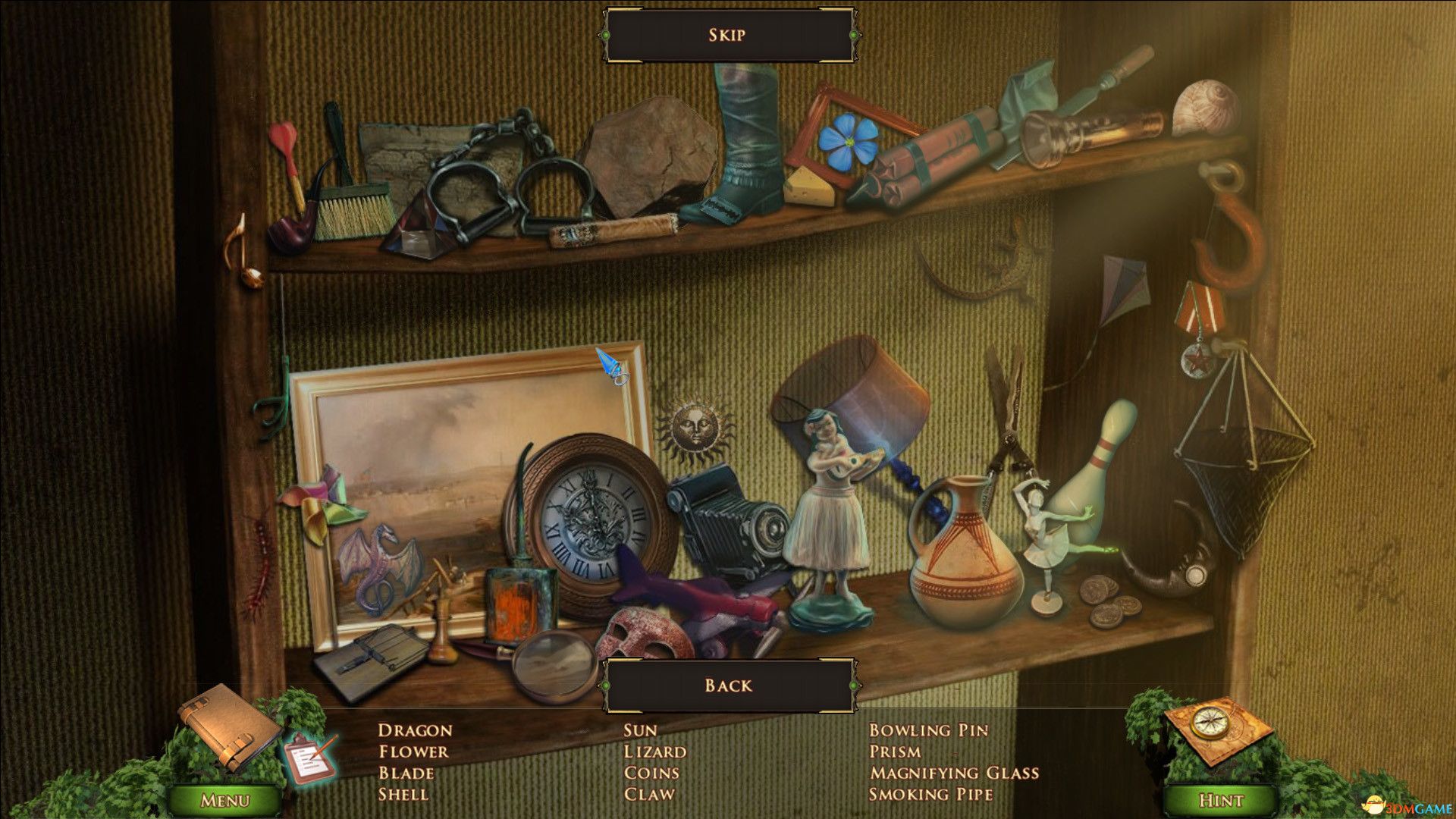Use the Hint button

point(1221,800)
